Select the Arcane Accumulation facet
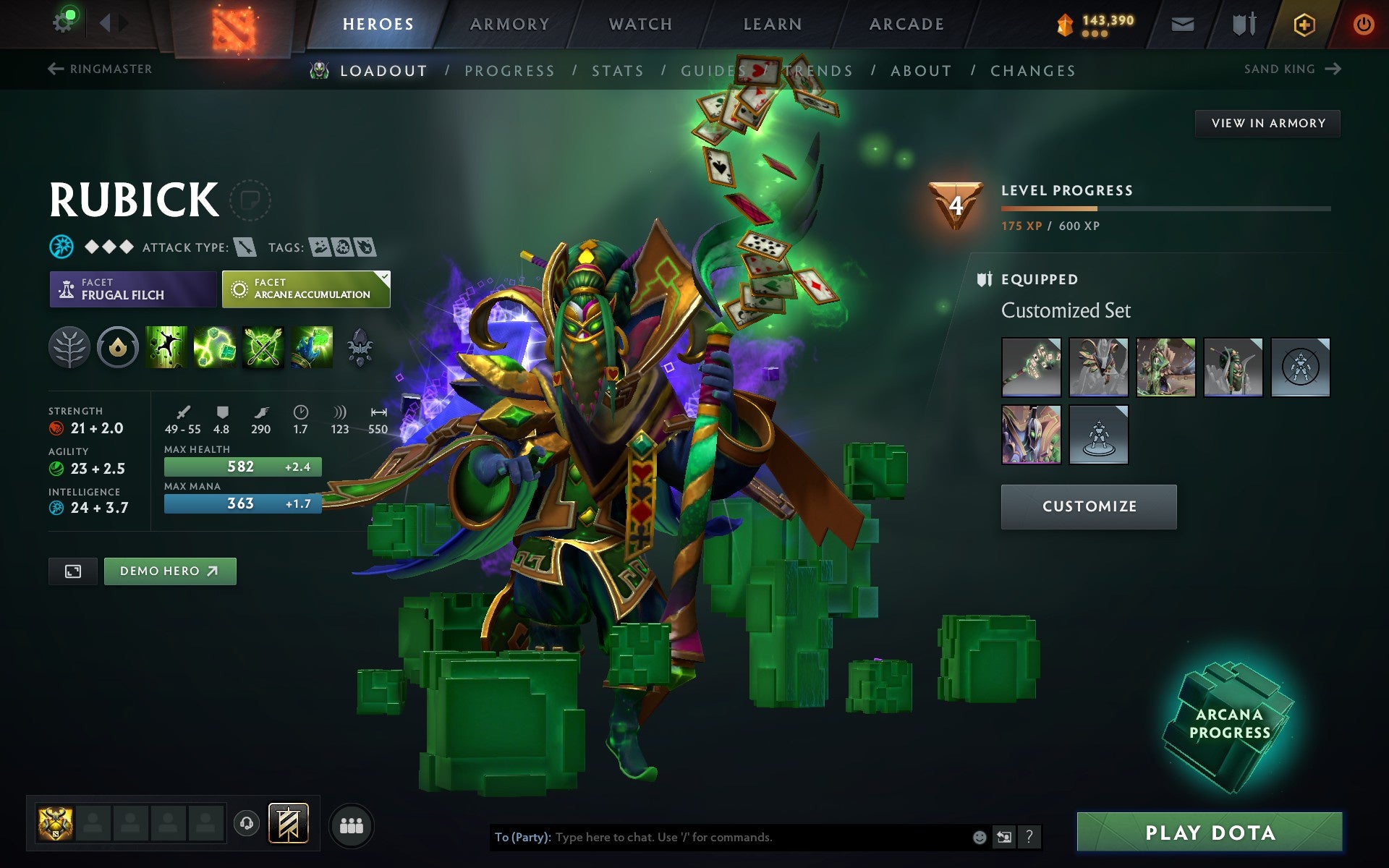This screenshot has height=868, width=1389. pyautogui.click(x=304, y=289)
